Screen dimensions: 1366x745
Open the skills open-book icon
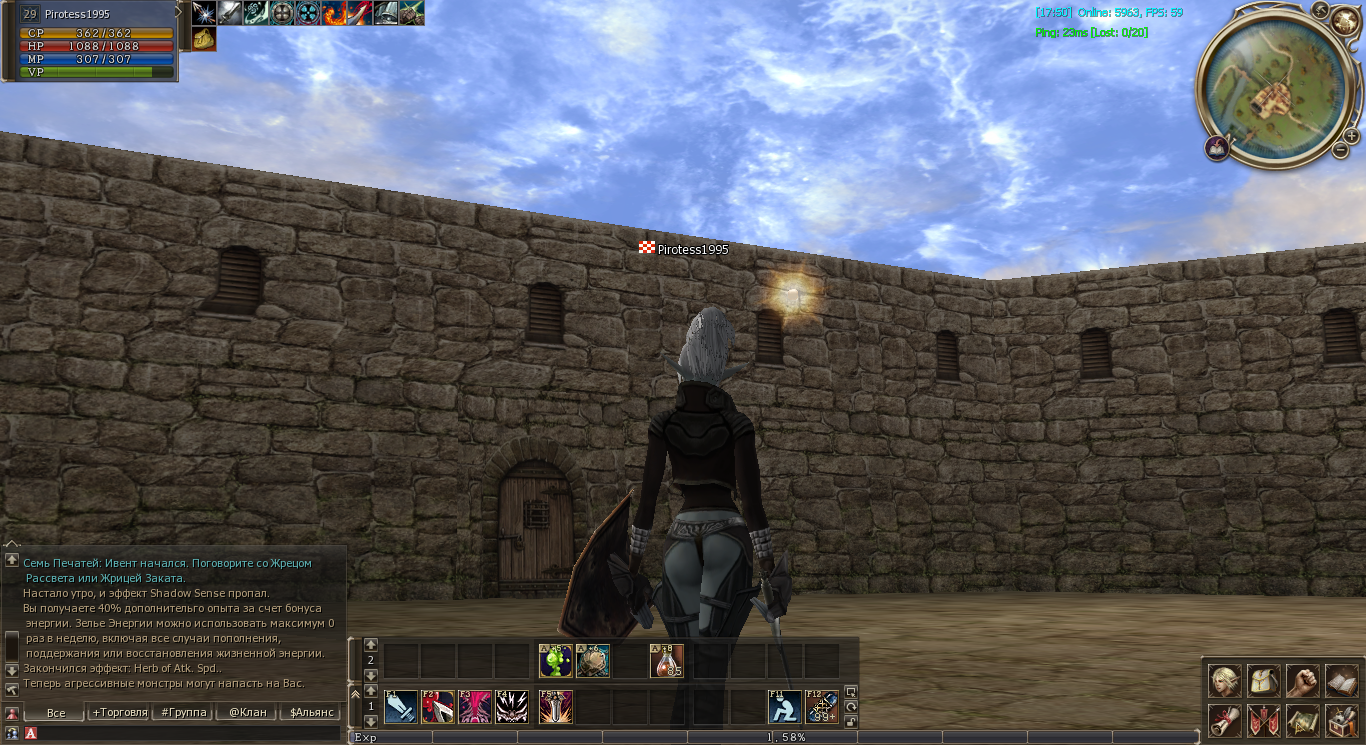coord(1341,681)
